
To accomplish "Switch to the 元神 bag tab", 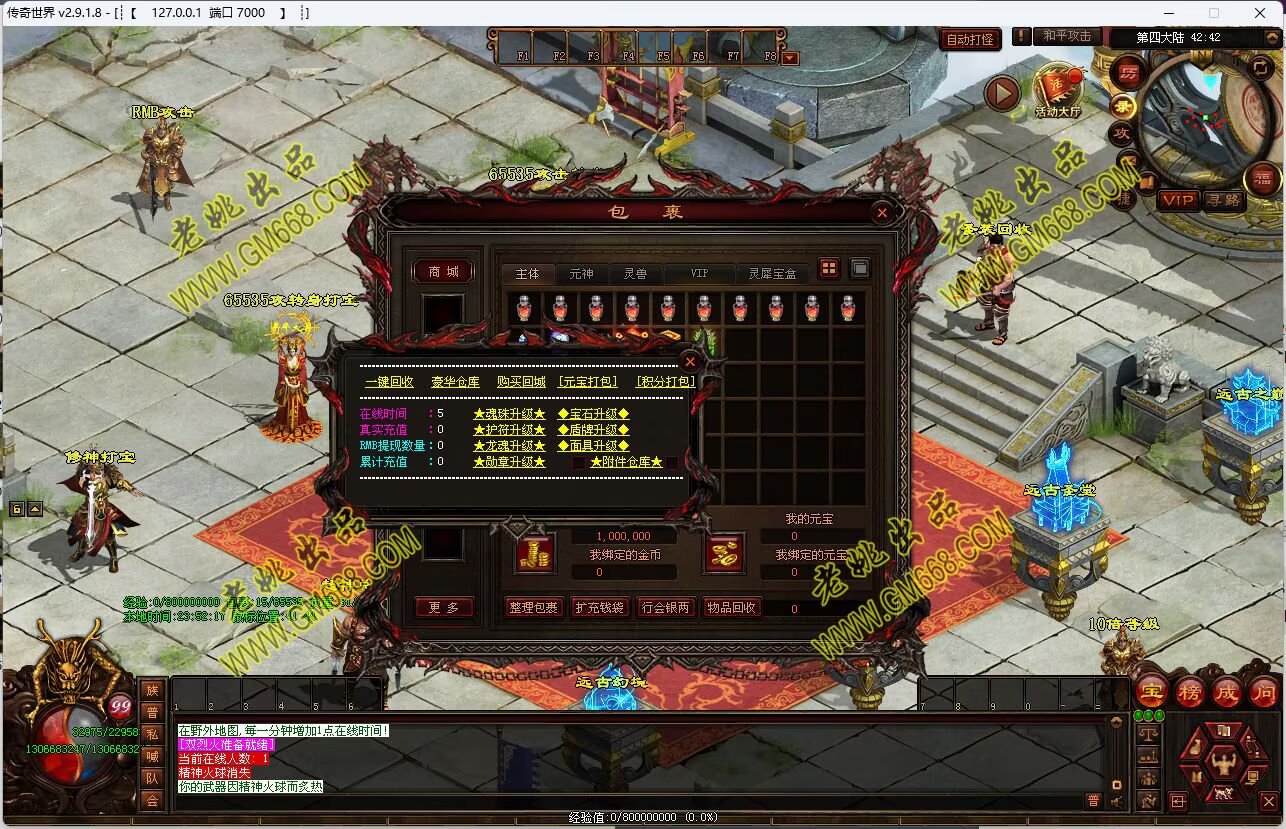I will point(581,273).
